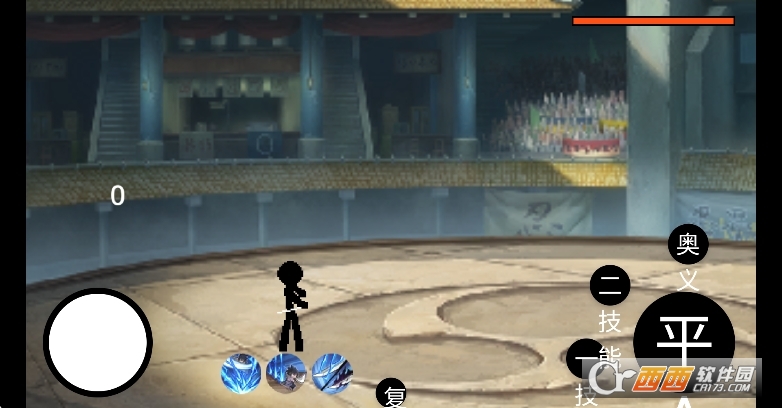This screenshot has width=782, height=408.
Task: Trigger the 一技能 first skill button
Action: 585,358
